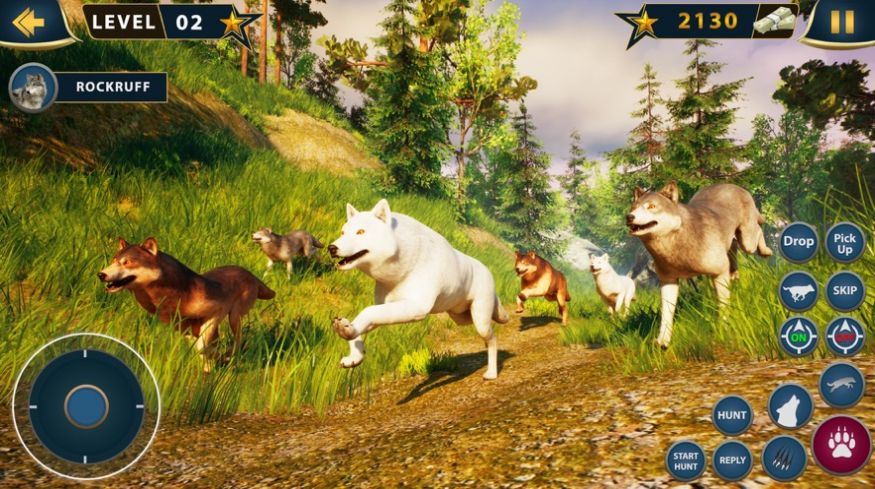Use the leaping wolf jump button

click(x=841, y=385)
